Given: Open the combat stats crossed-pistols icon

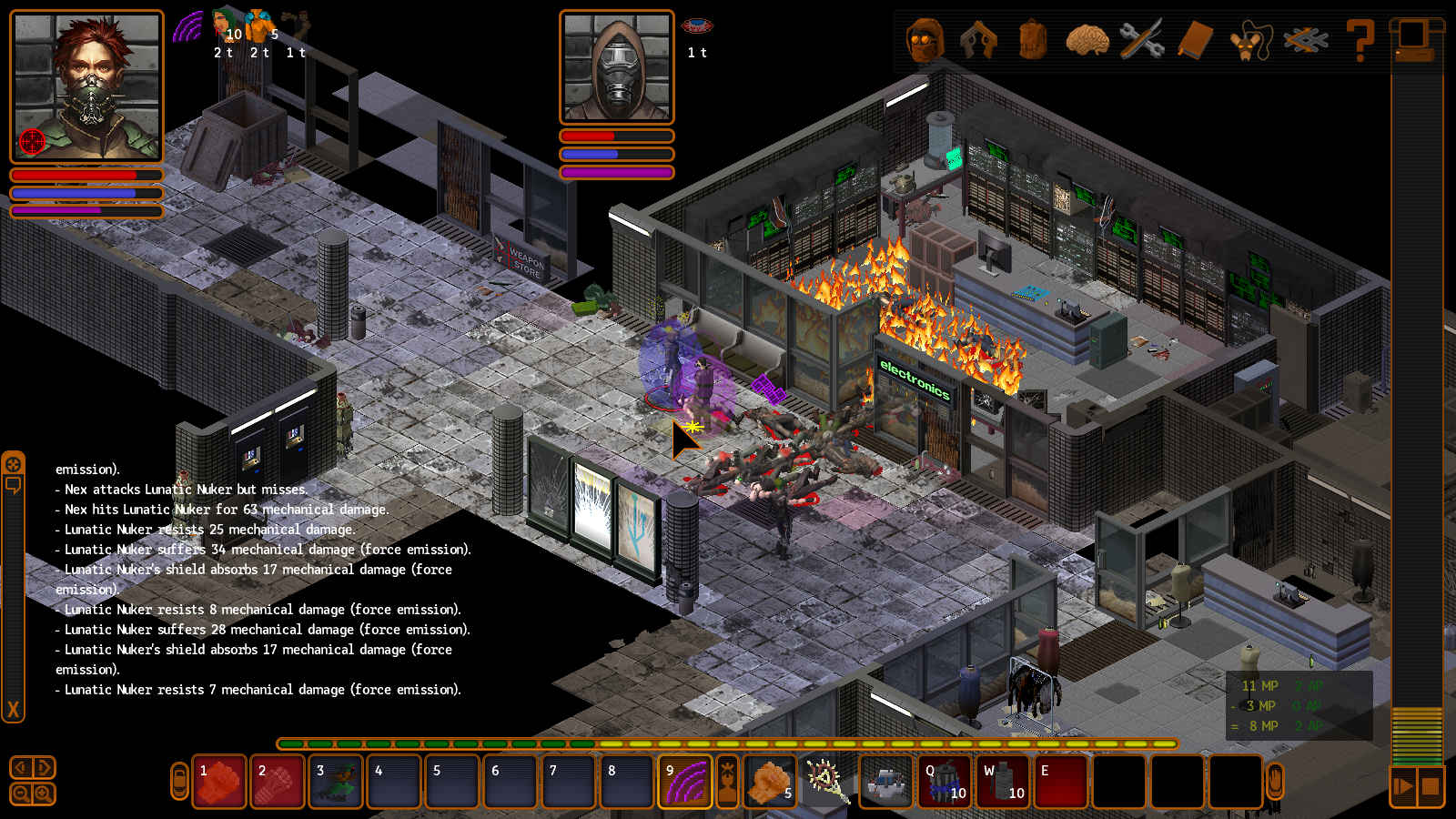Looking at the screenshot, I should coord(978,40).
